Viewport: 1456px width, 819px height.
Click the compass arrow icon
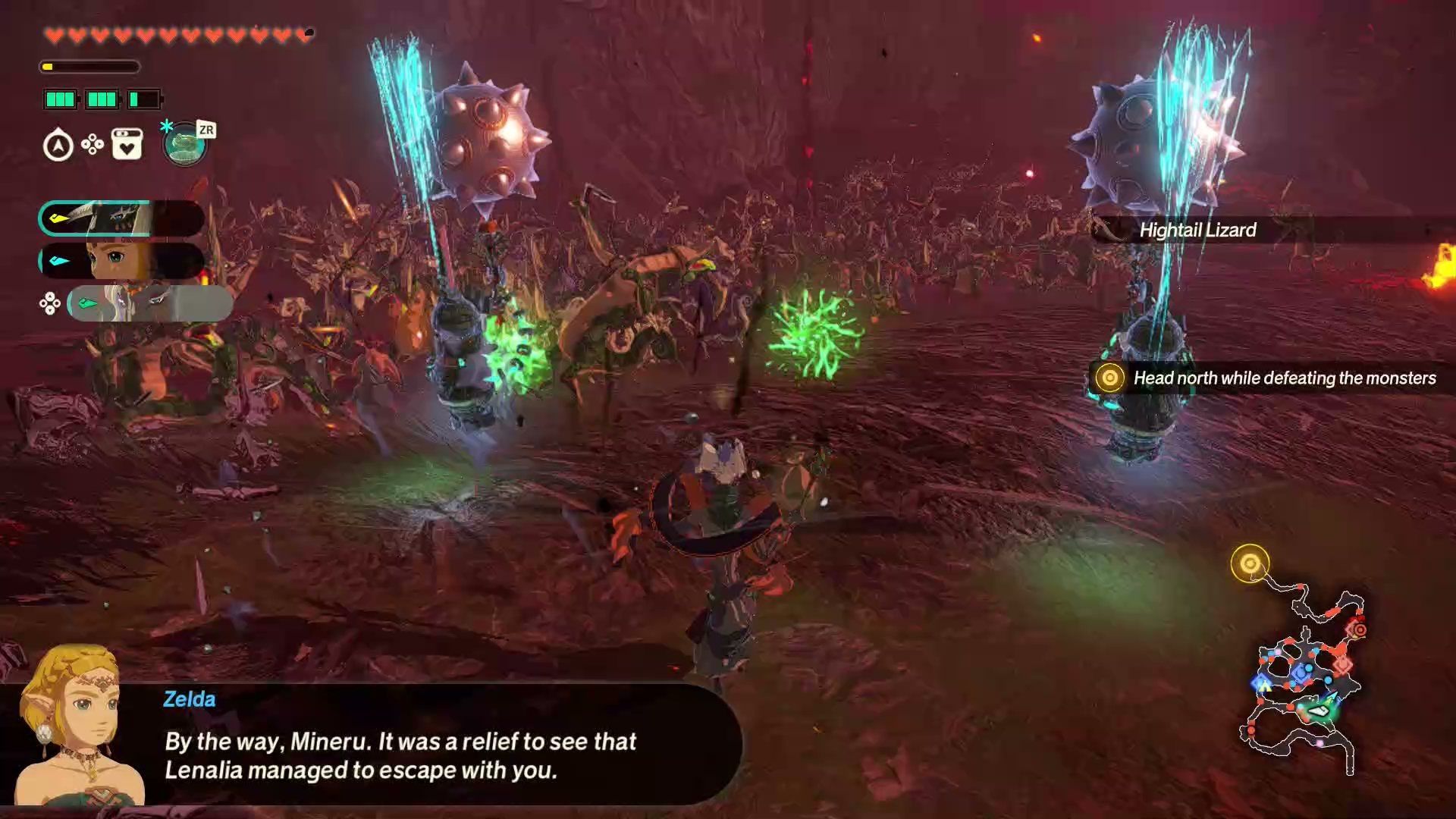(x=58, y=145)
